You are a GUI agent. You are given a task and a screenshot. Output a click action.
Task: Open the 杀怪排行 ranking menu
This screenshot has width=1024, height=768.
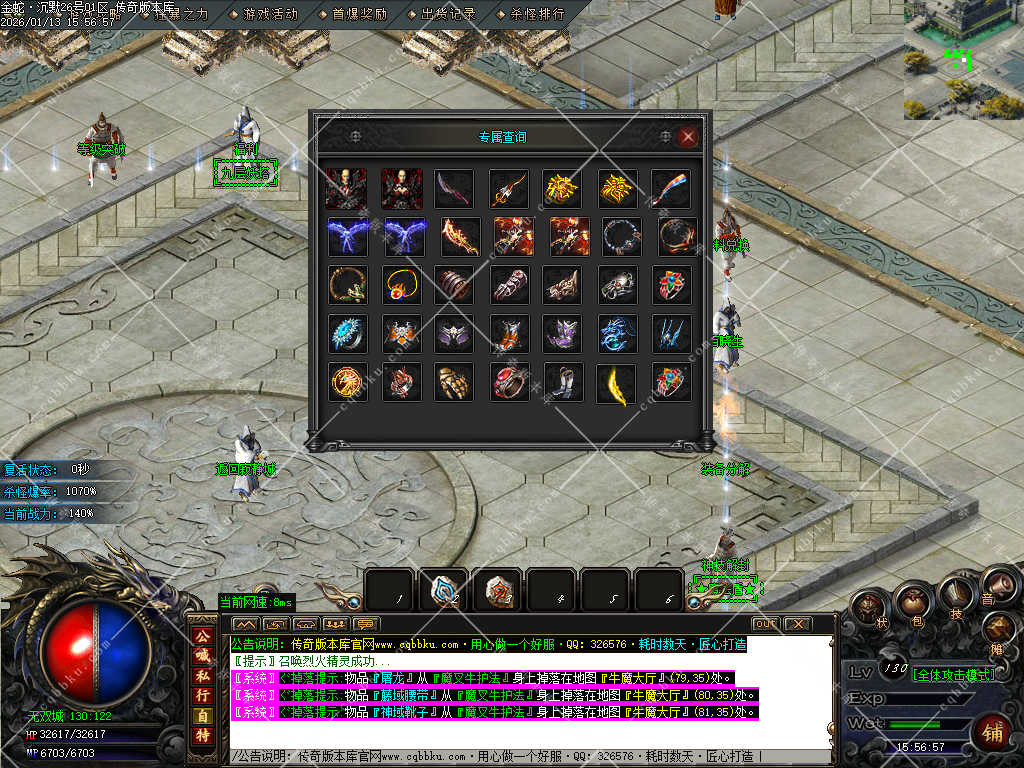pyautogui.click(x=536, y=15)
